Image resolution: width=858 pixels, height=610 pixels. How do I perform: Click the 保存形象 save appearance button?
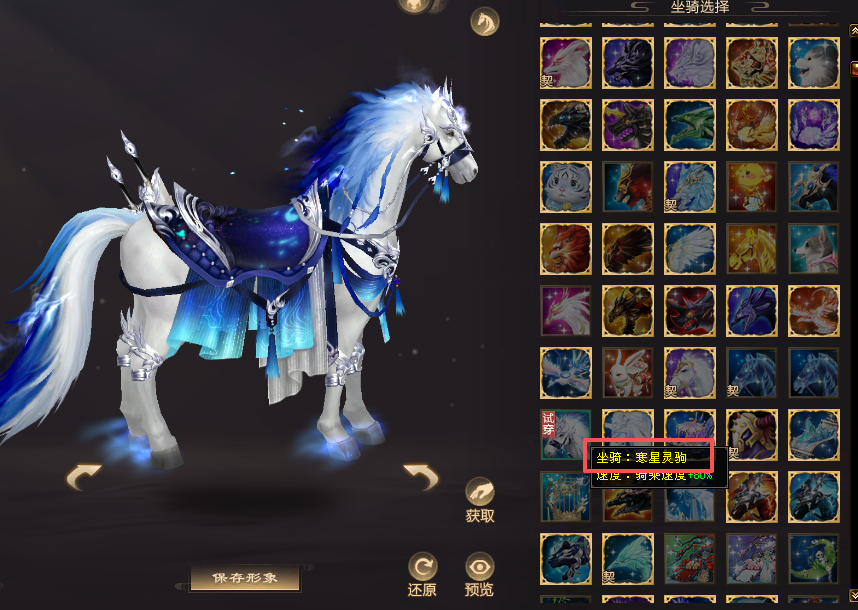tap(246, 578)
